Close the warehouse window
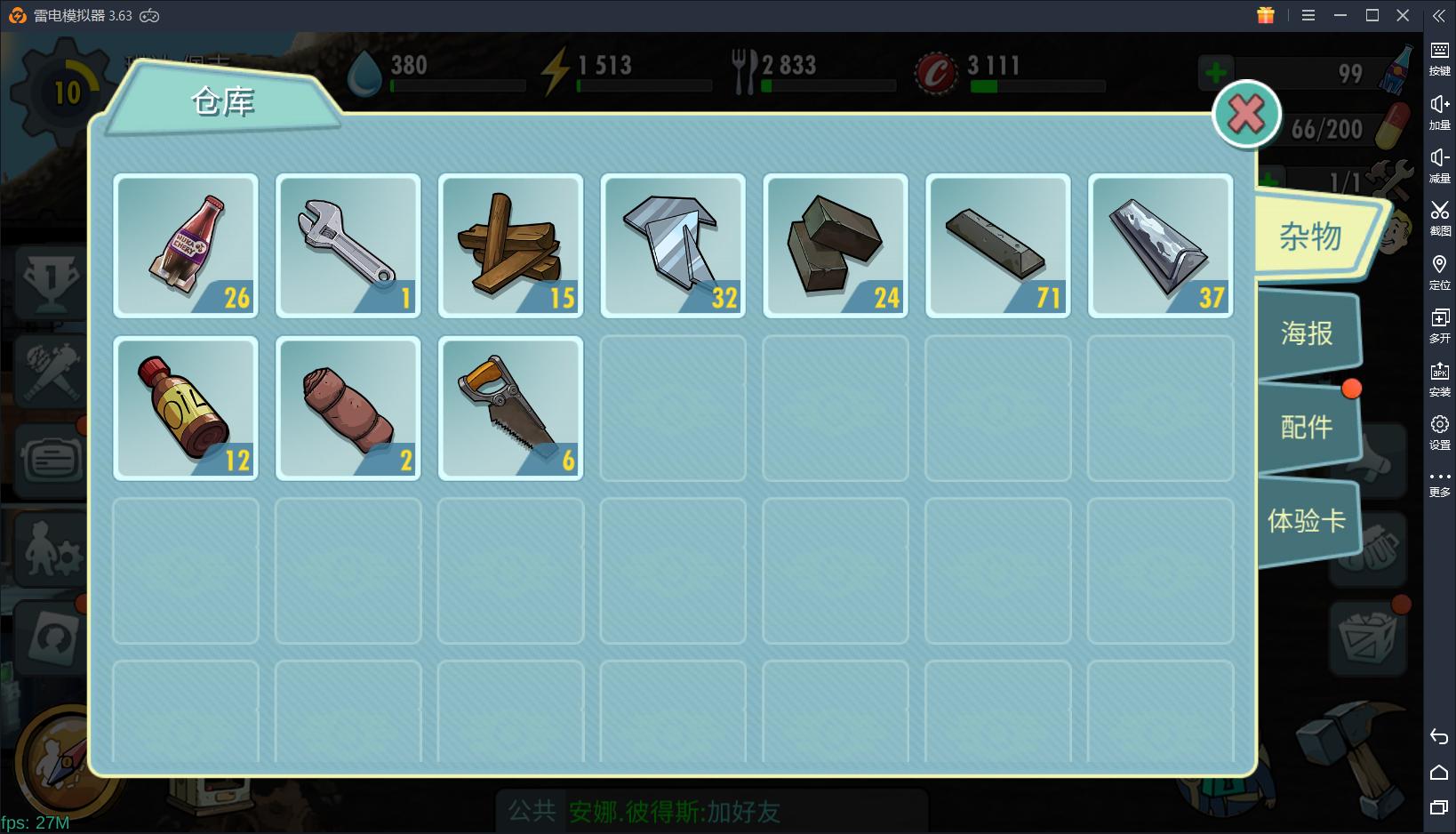The height and width of the screenshot is (834, 1456). (x=1246, y=114)
